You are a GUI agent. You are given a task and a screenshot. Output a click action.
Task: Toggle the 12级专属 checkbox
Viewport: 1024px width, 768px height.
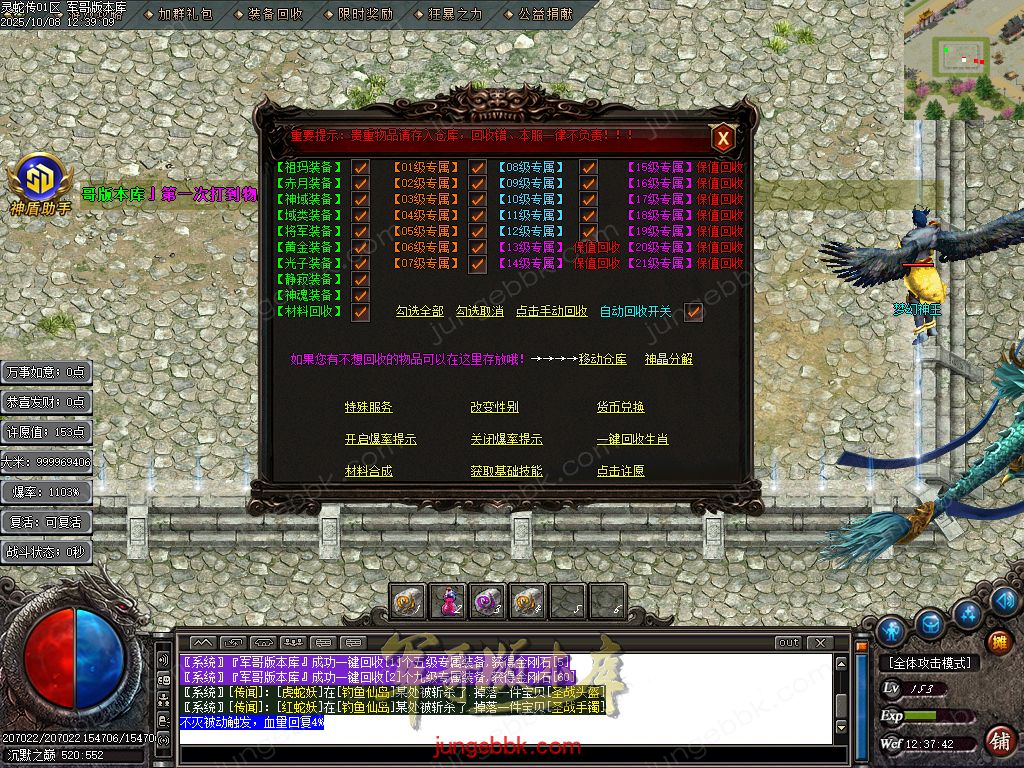click(588, 232)
